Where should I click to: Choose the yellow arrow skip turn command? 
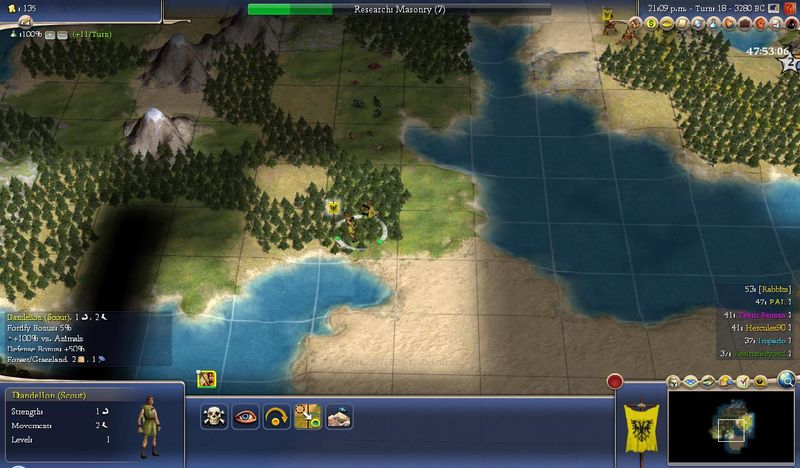(x=276, y=417)
